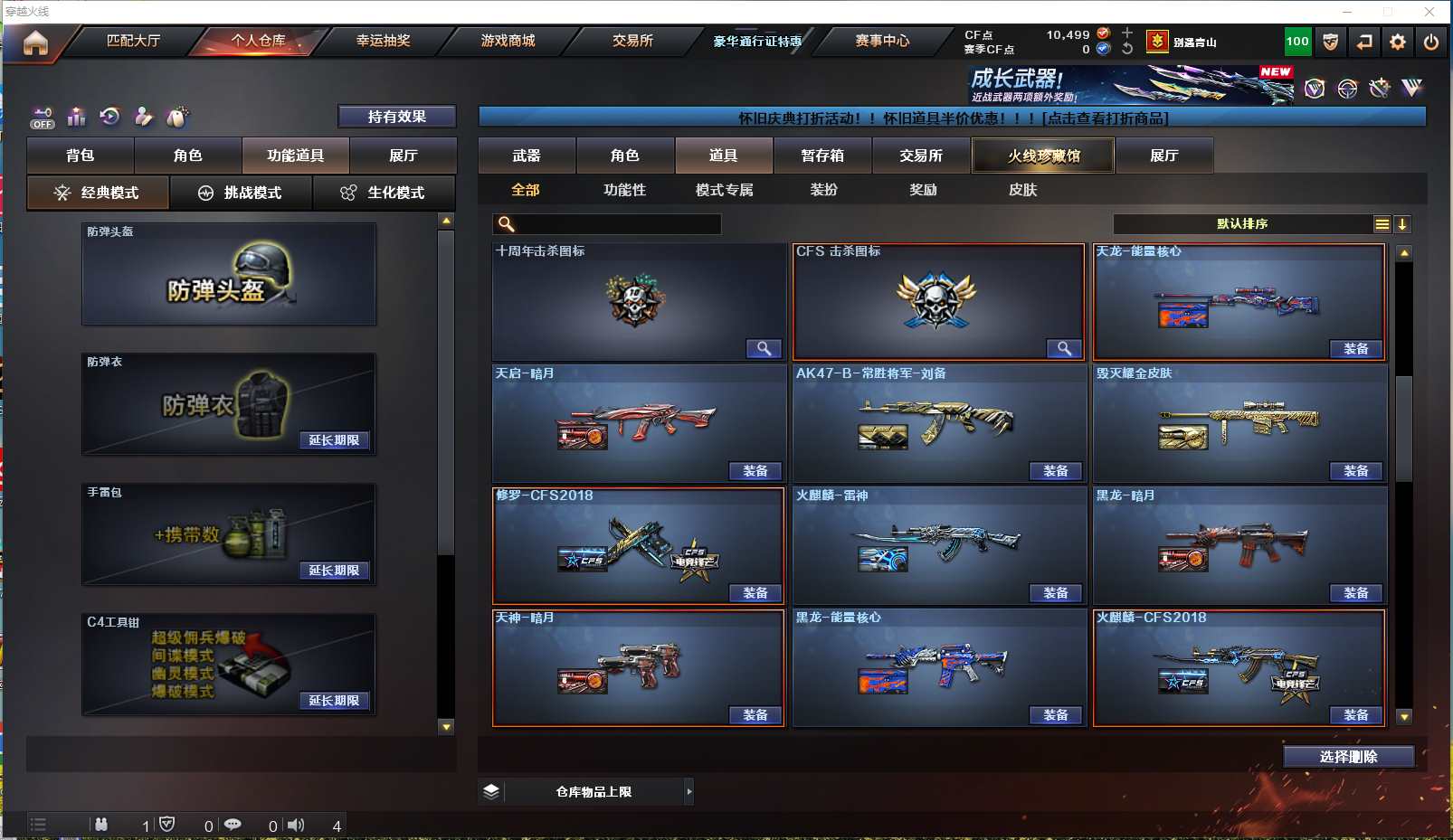Open the 匹配大厅 matchmaking lobby tab

pos(133,41)
